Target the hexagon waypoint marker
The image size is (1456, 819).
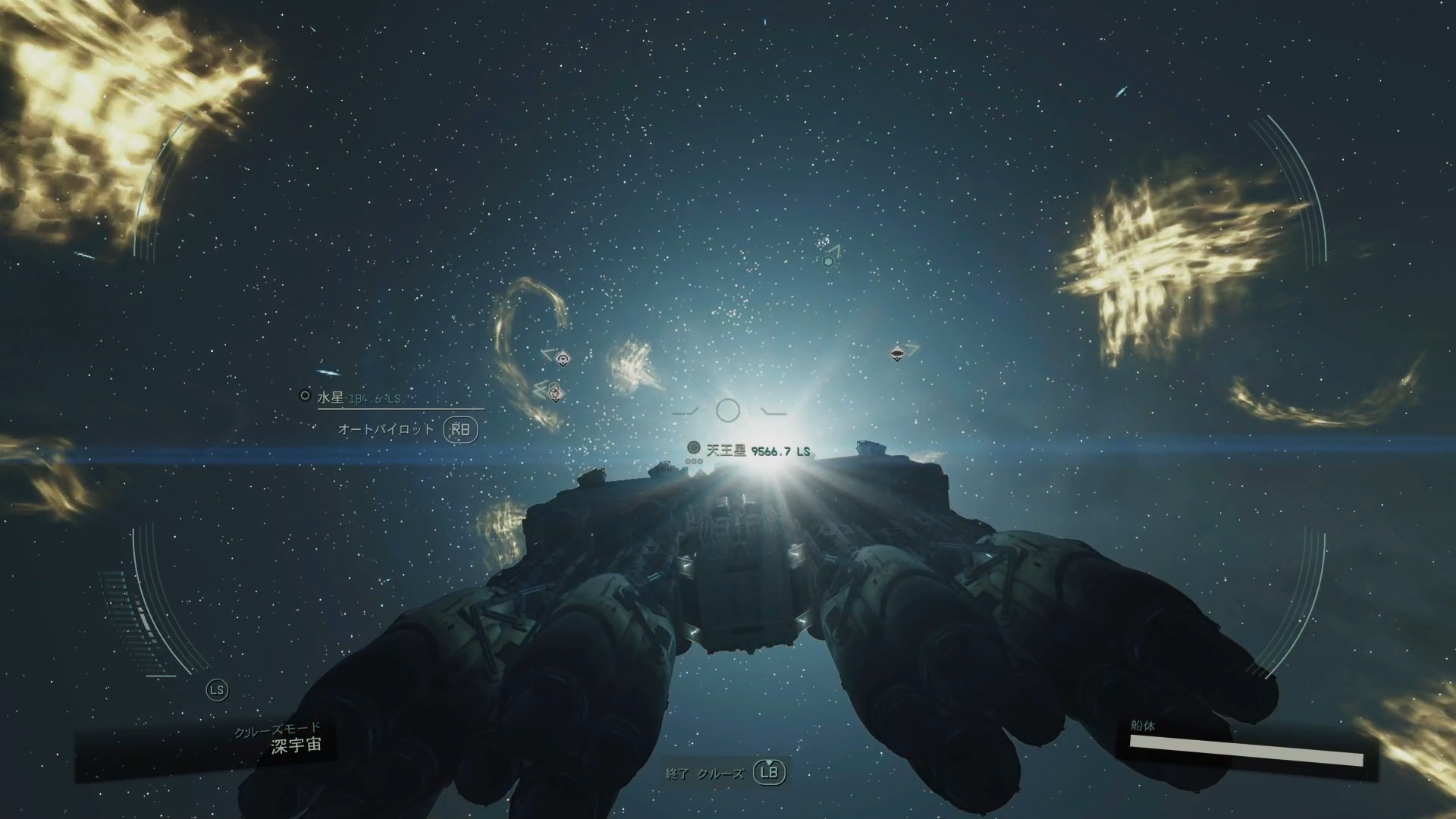[828, 262]
